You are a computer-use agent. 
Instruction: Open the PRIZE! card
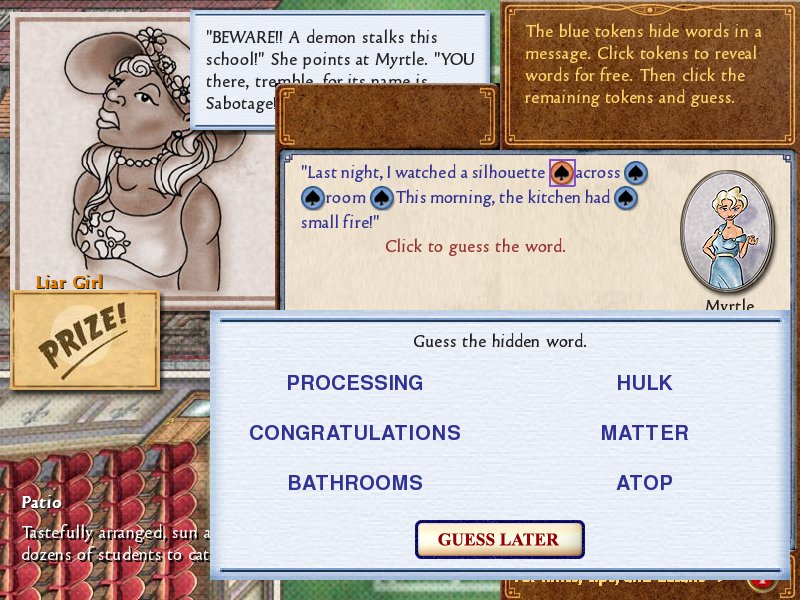pyautogui.click(x=85, y=340)
